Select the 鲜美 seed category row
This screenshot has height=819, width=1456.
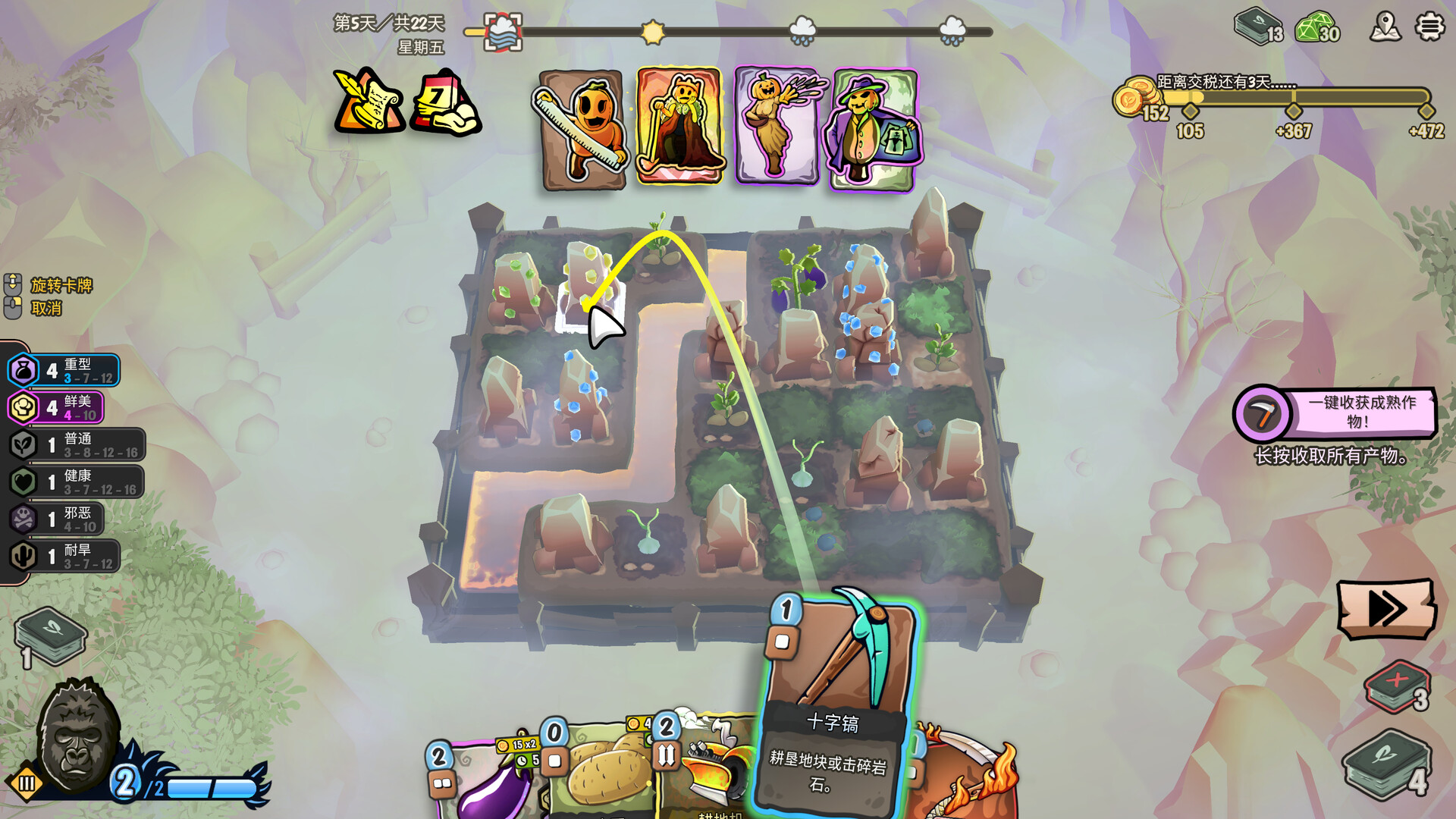point(57,407)
